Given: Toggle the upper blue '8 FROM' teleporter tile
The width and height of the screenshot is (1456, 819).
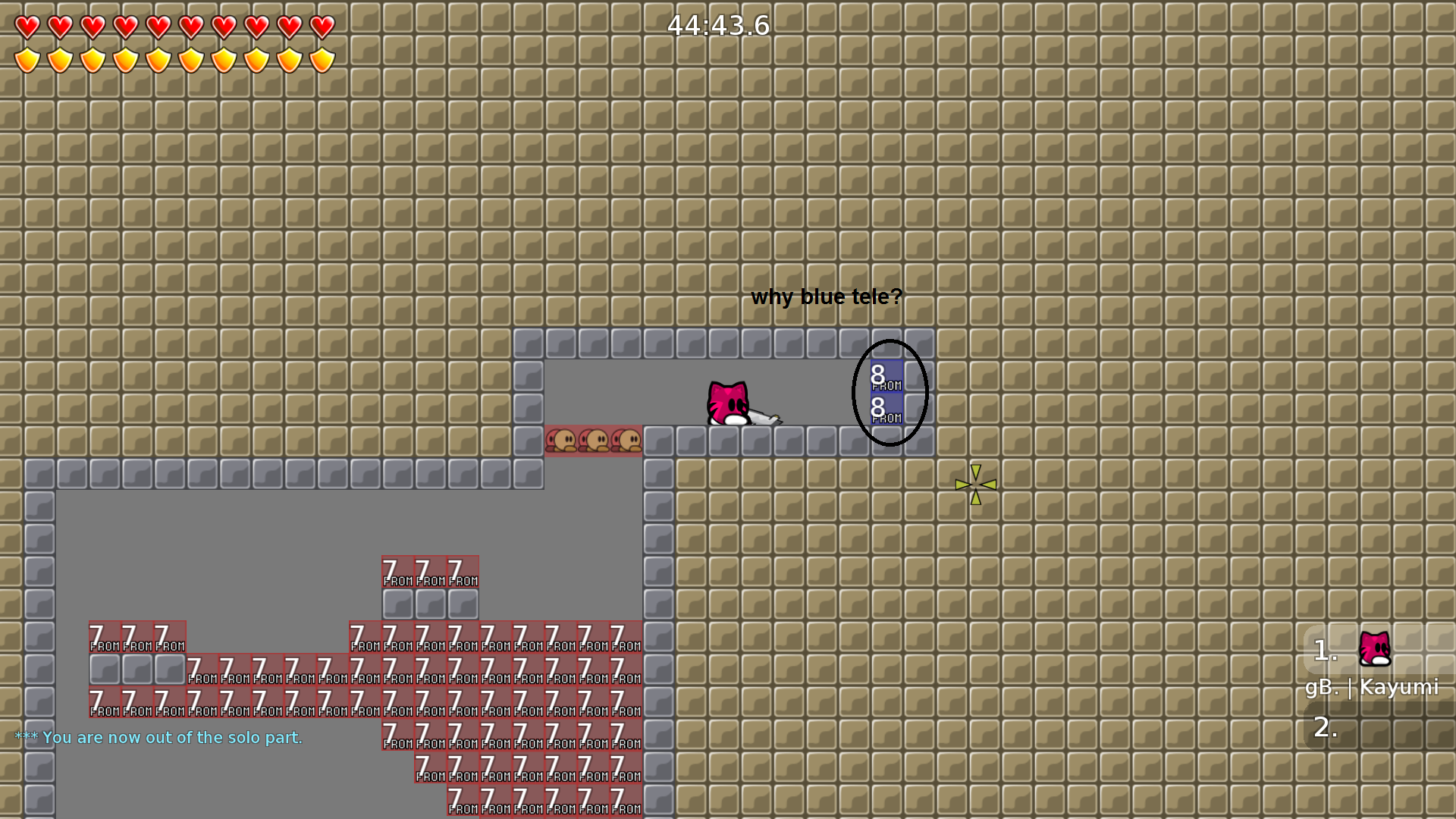Looking at the screenshot, I should [886, 377].
